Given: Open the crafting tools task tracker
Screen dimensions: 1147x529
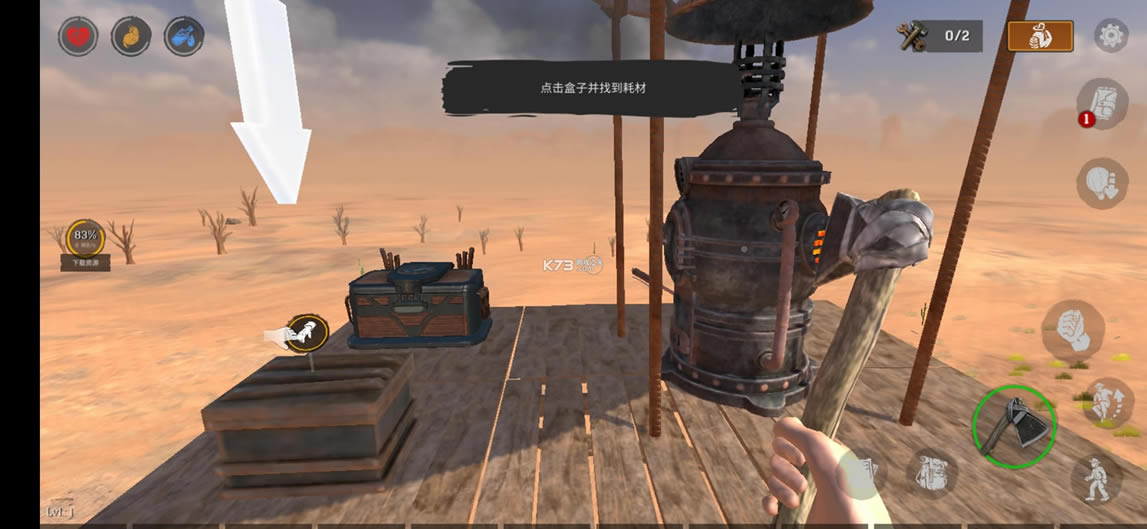Looking at the screenshot, I should click(939, 37).
